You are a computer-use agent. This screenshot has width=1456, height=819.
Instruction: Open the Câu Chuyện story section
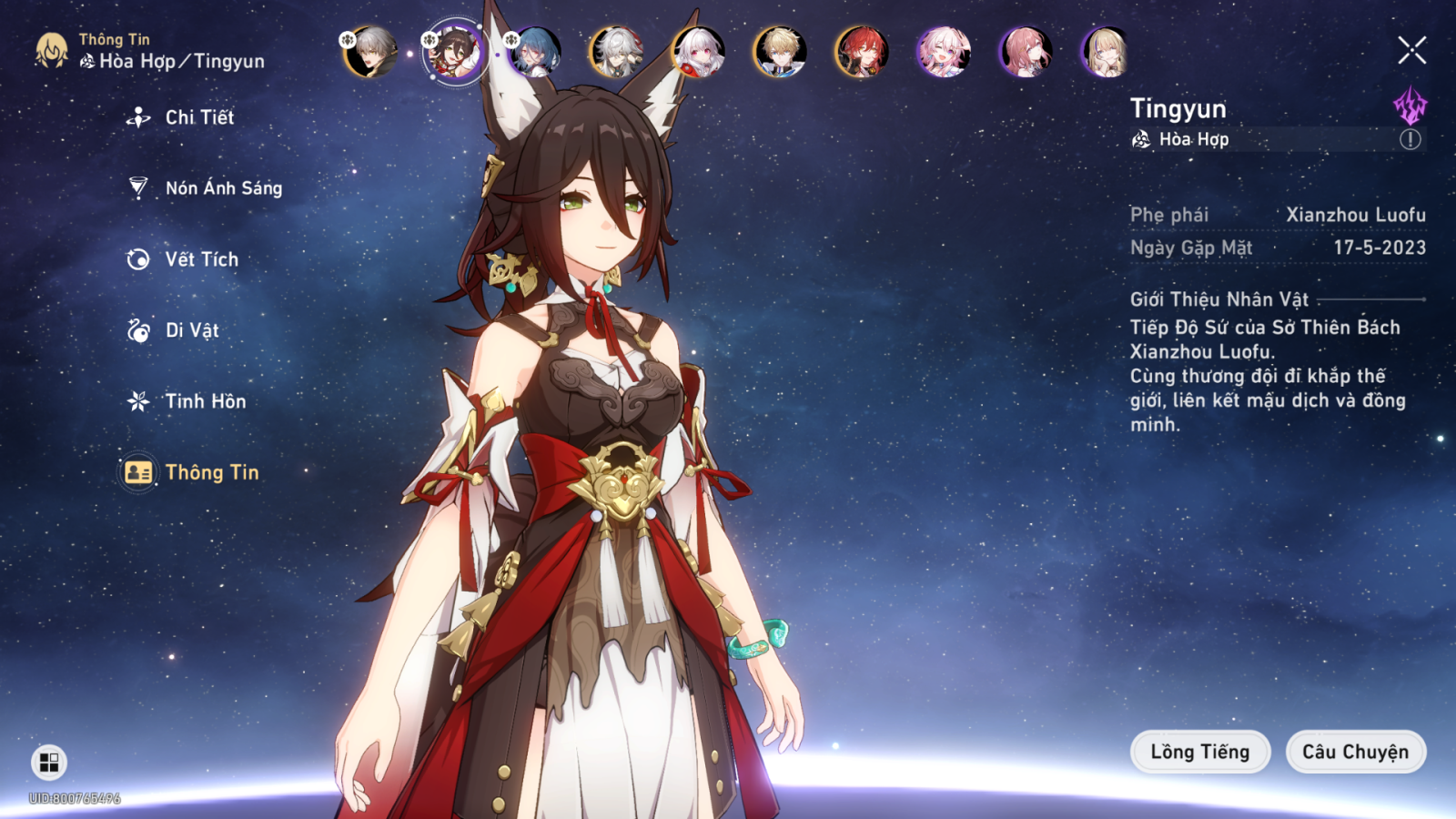coord(1355,752)
